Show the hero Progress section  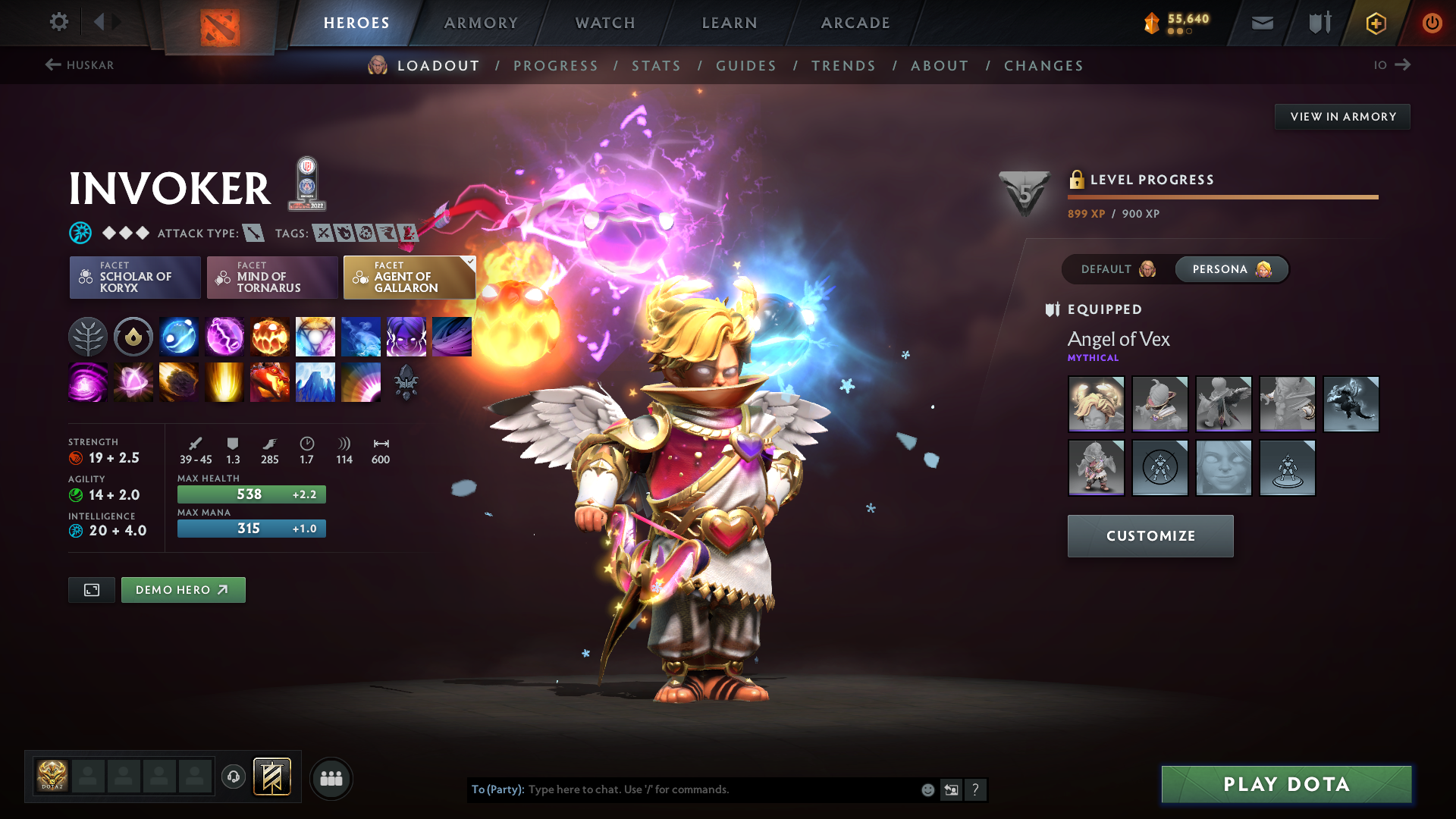click(x=555, y=66)
